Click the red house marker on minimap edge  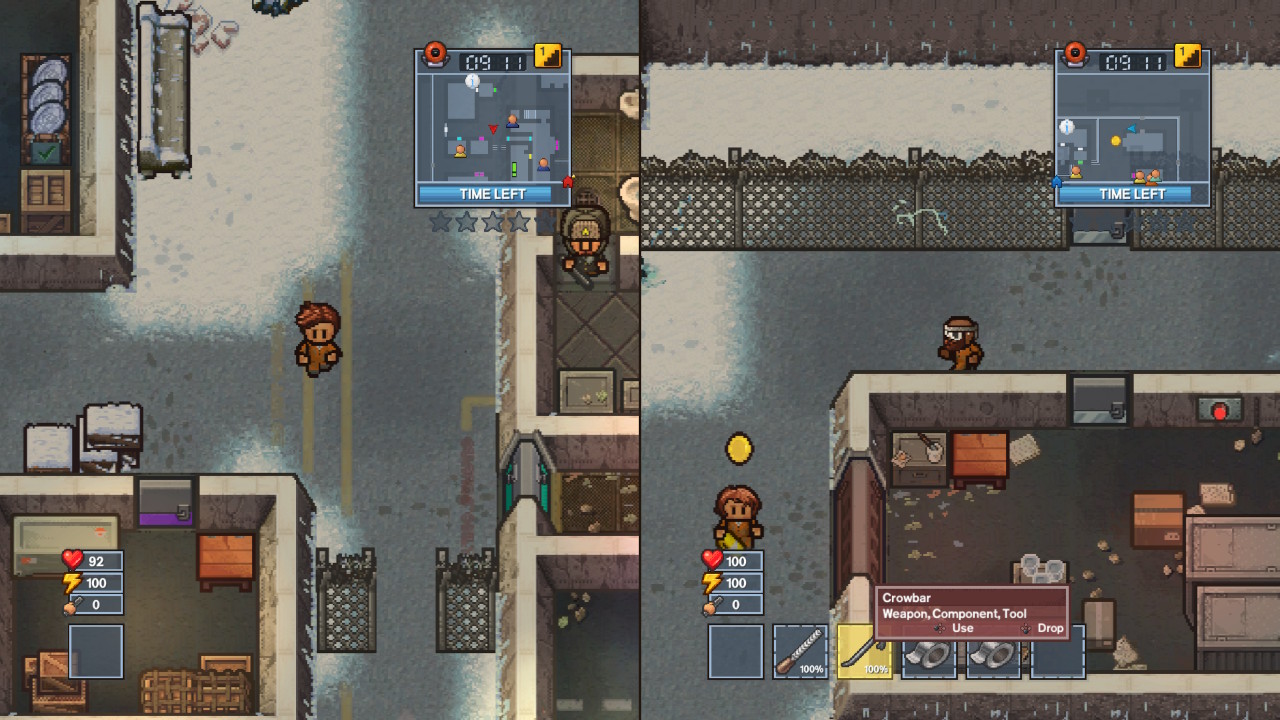tap(567, 181)
